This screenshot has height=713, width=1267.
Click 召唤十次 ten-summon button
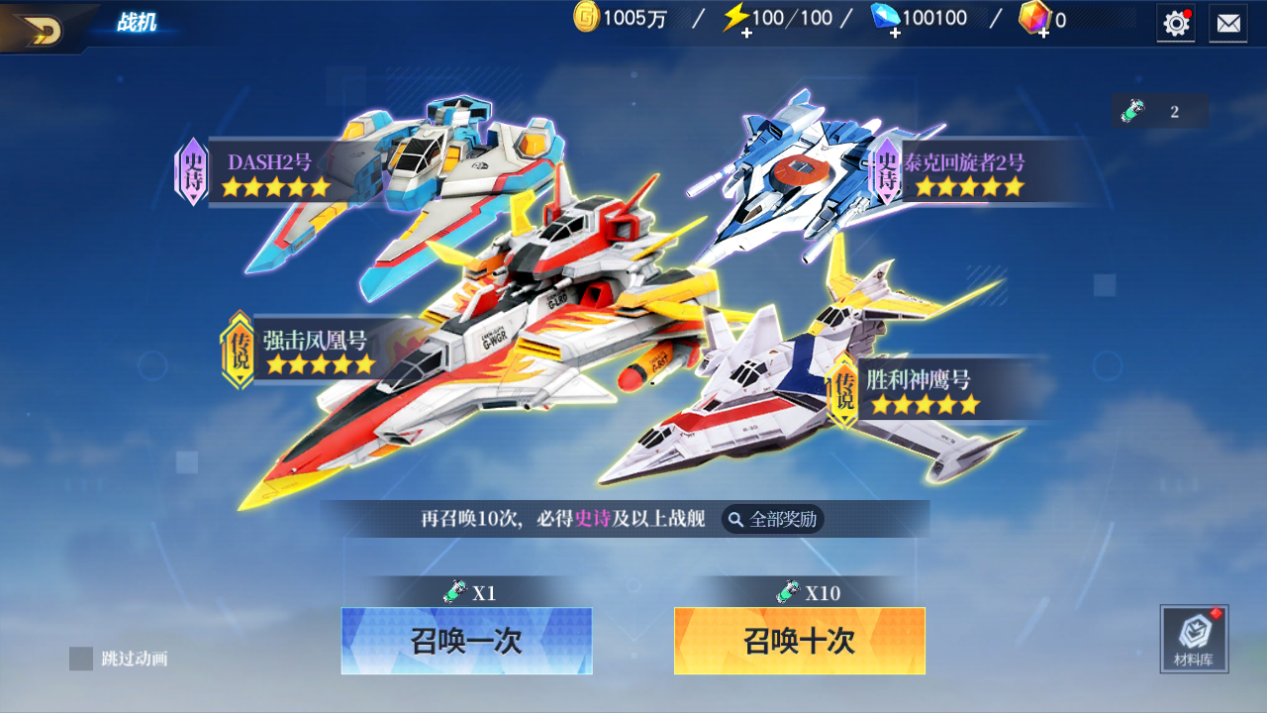coord(799,641)
